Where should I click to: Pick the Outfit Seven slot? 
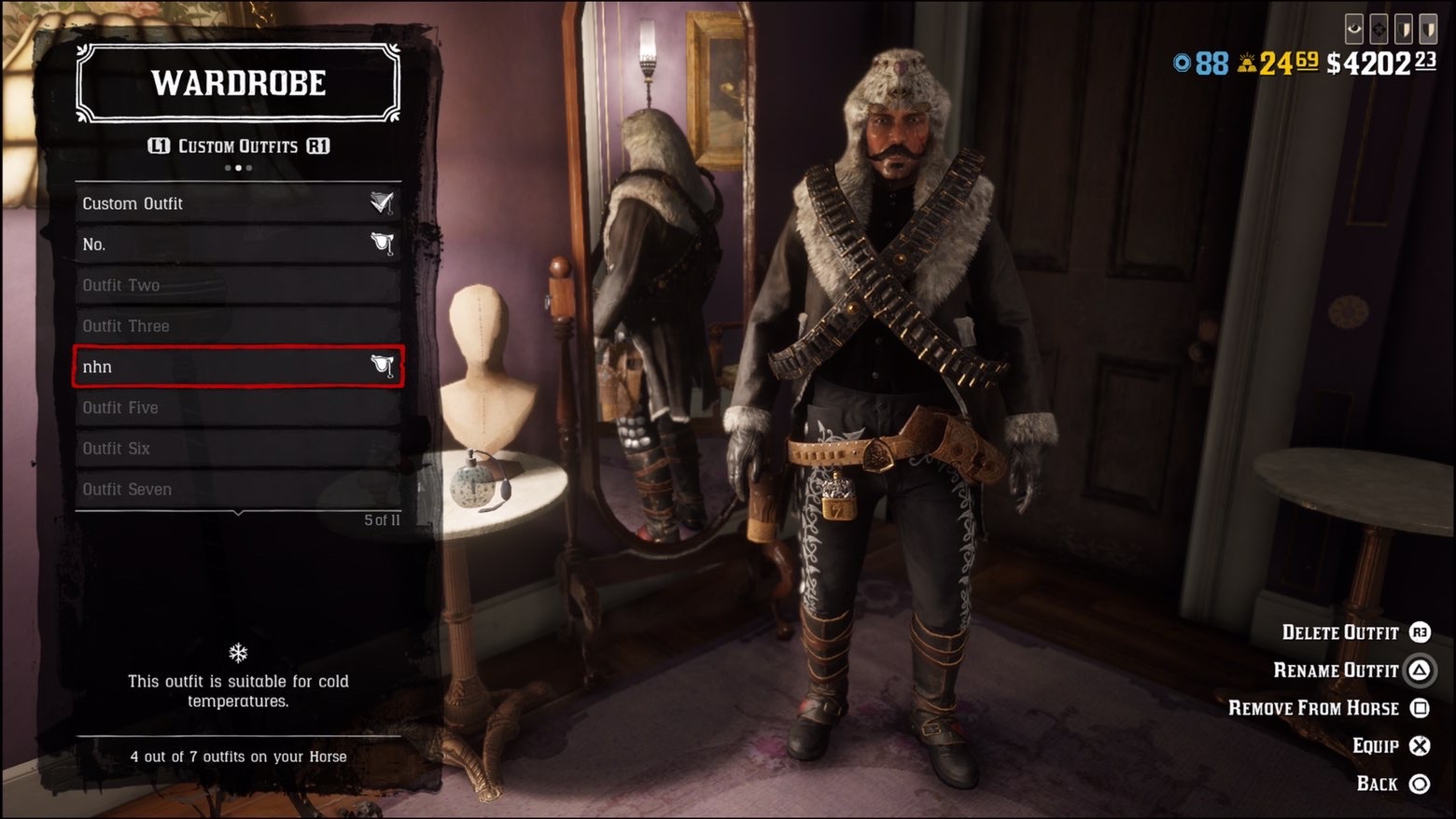(x=238, y=489)
